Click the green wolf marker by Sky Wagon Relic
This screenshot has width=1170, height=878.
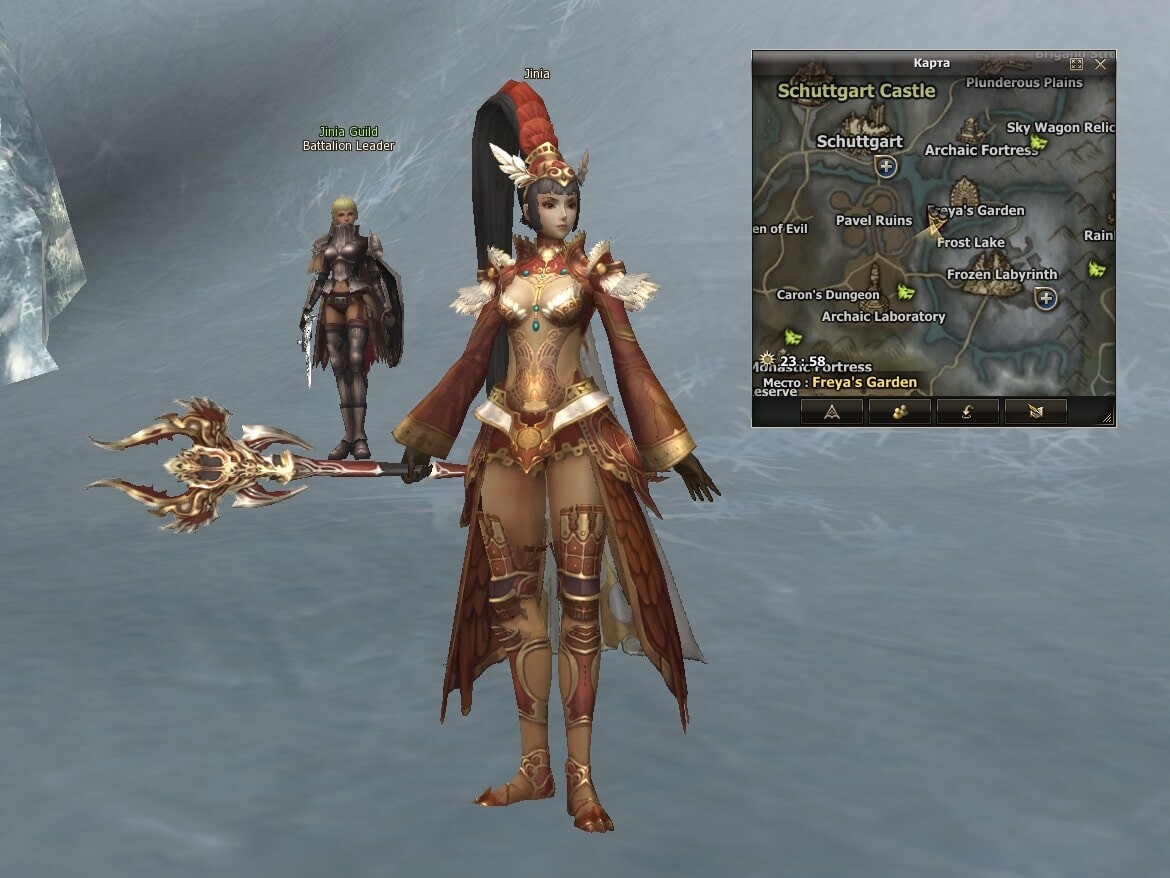tap(1039, 144)
